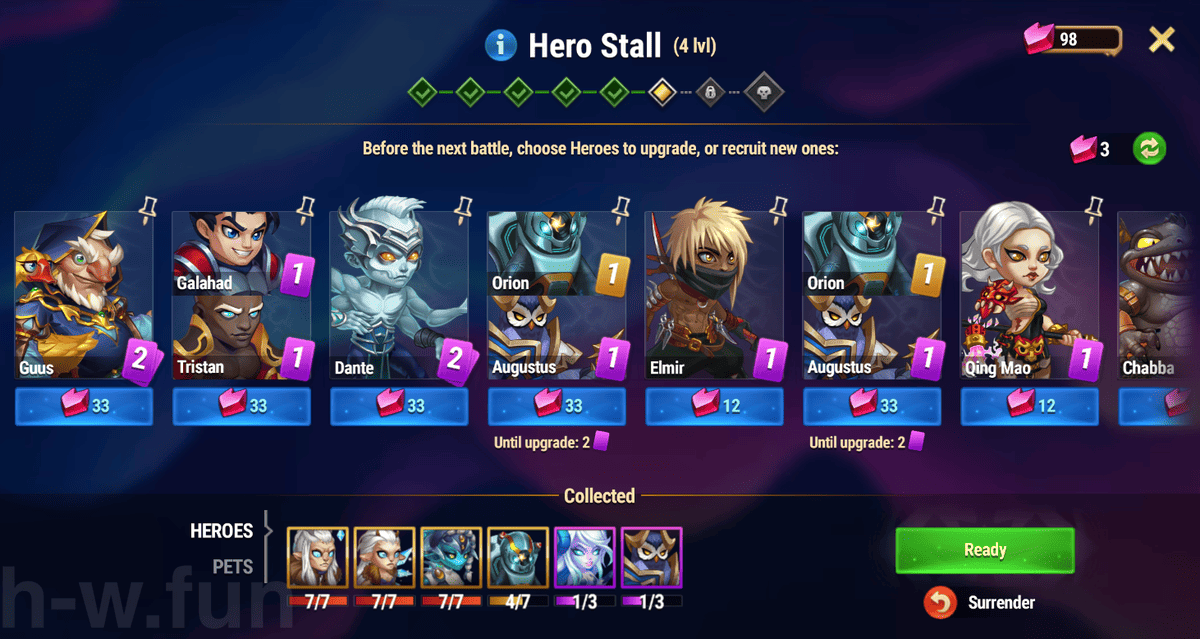Pin the Qing Mao card
1200x639 pixels.
[1094, 207]
